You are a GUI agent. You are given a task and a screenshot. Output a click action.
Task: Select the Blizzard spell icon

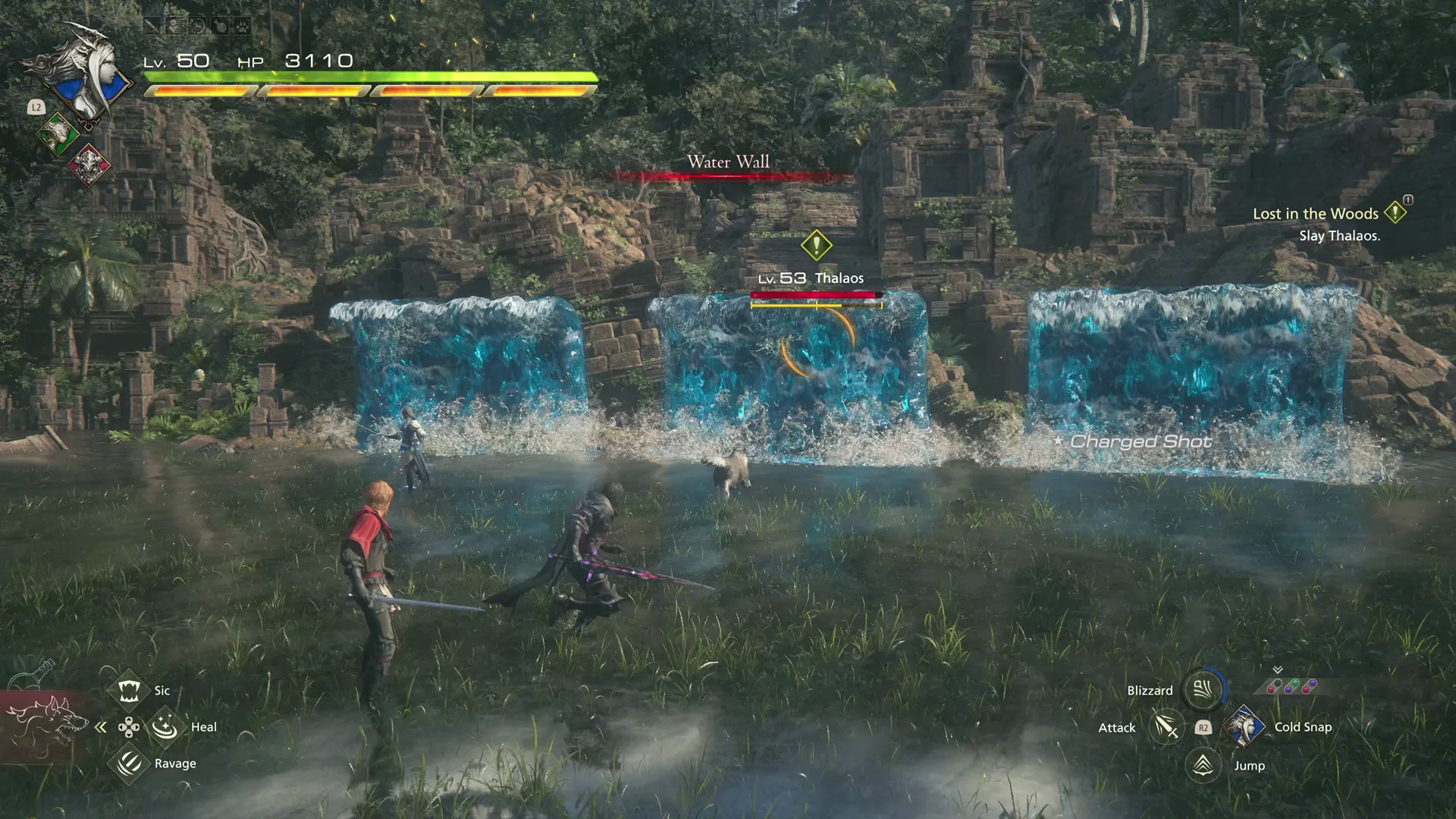1202,690
